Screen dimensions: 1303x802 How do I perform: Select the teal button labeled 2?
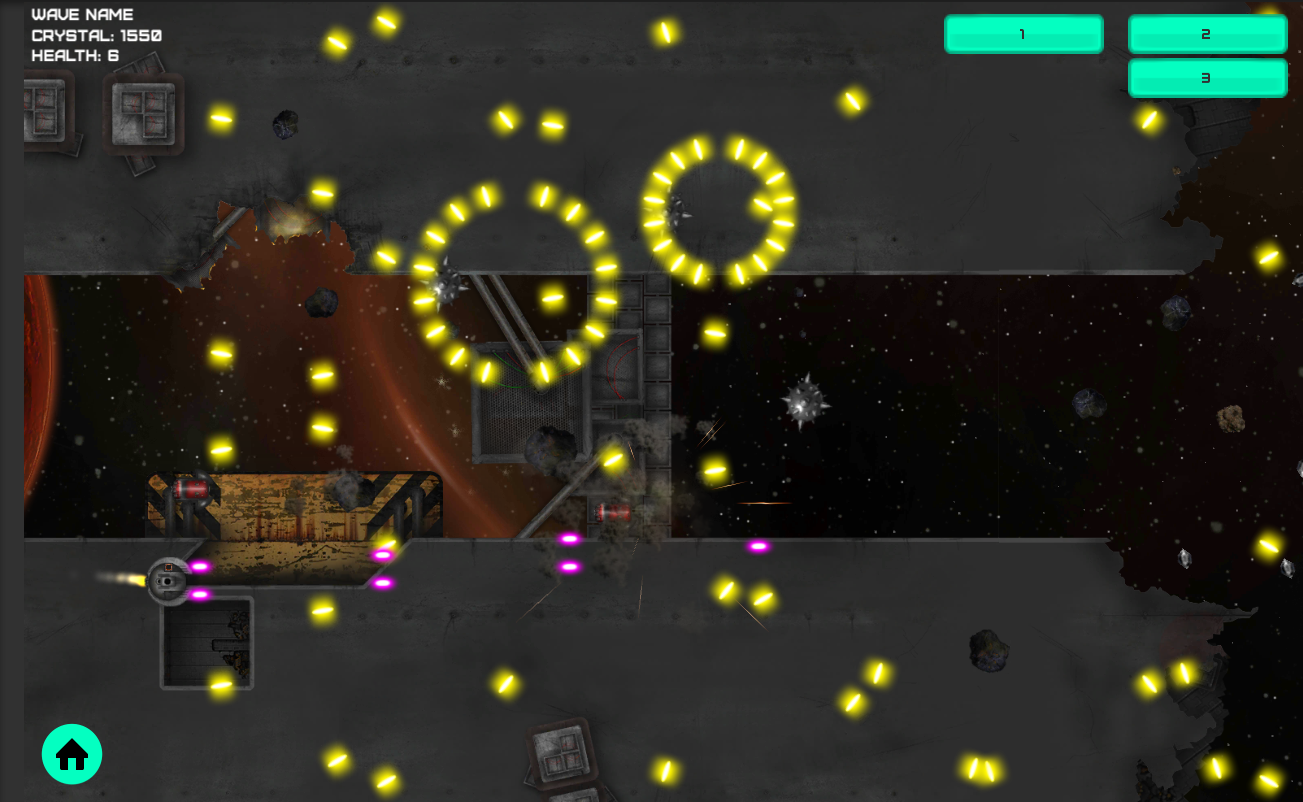tap(1207, 34)
